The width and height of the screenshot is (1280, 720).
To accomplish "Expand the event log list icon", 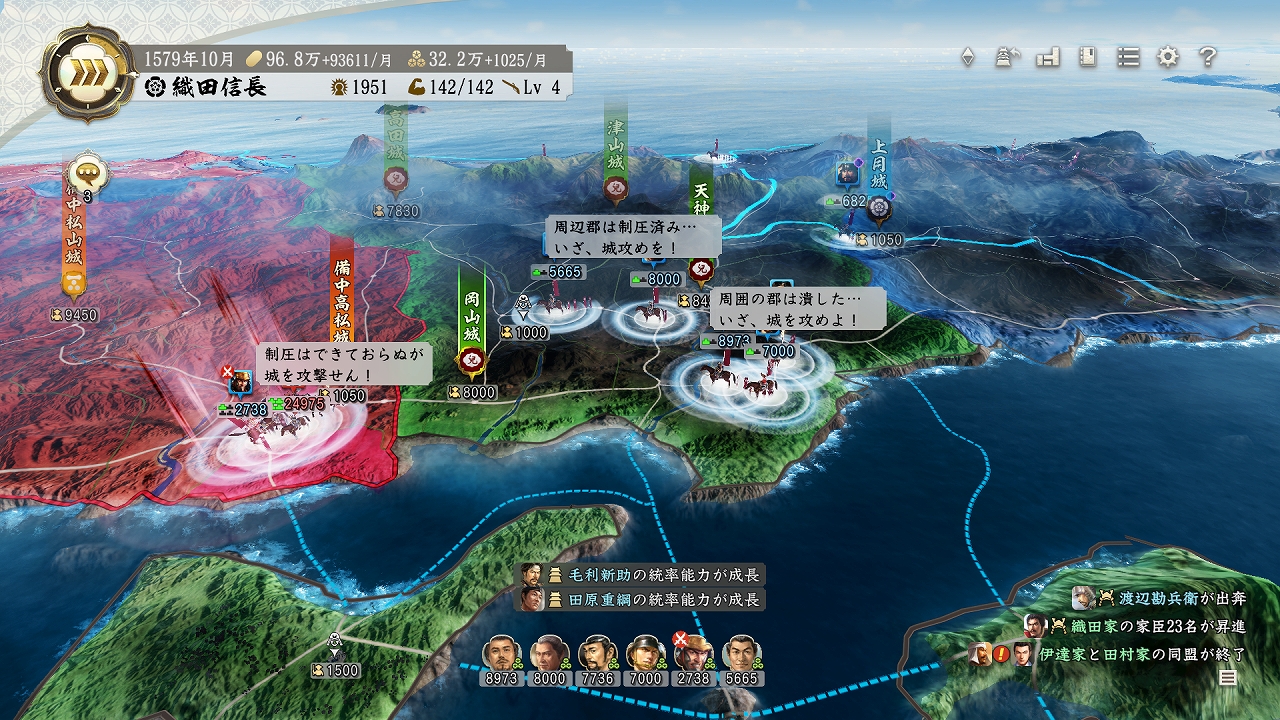I will point(1227,678).
